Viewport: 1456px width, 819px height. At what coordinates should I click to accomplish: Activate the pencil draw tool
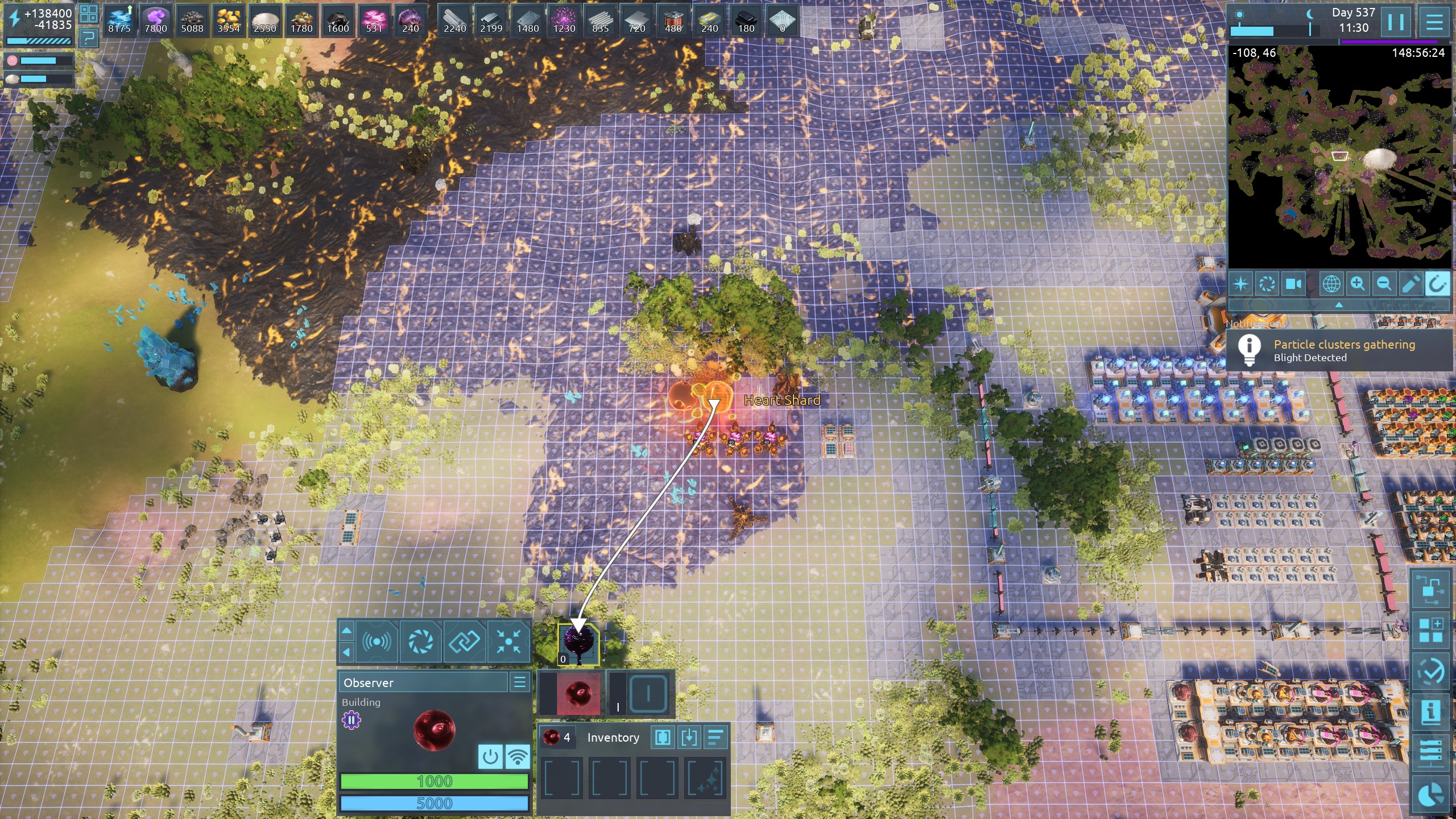pos(1410,284)
